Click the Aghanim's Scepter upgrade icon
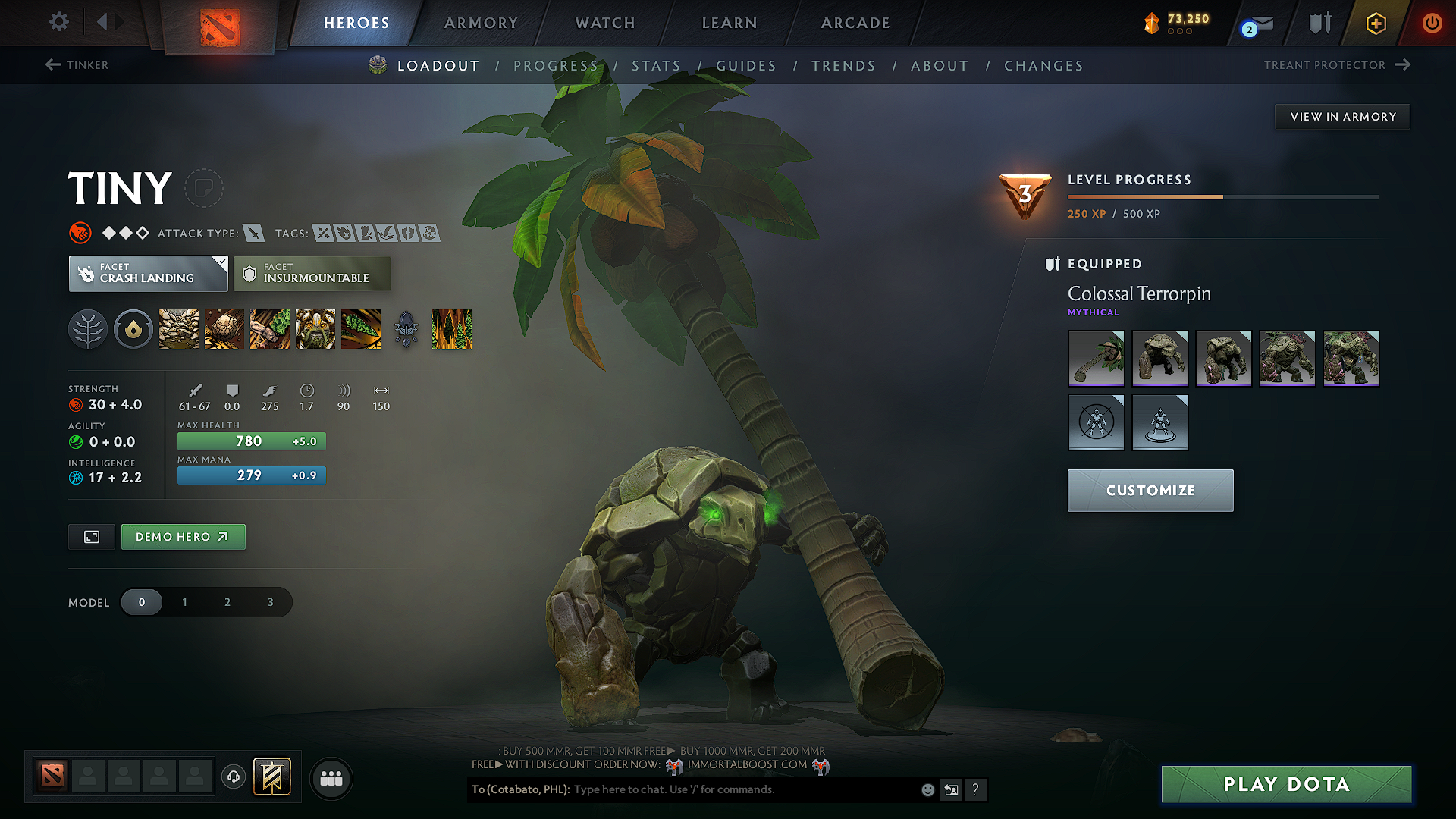 click(x=405, y=329)
